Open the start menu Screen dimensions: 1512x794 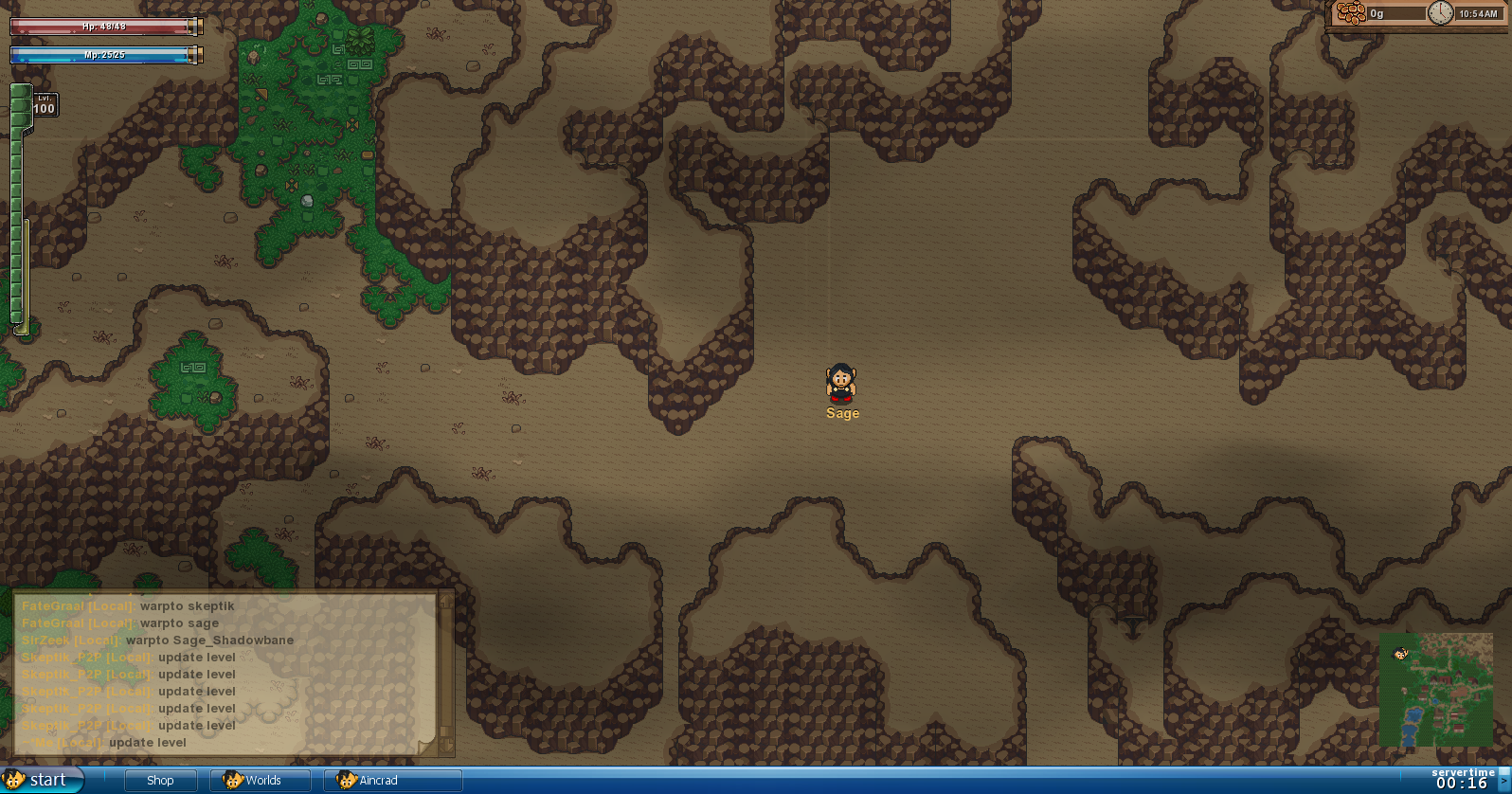pyautogui.click(x=42, y=780)
